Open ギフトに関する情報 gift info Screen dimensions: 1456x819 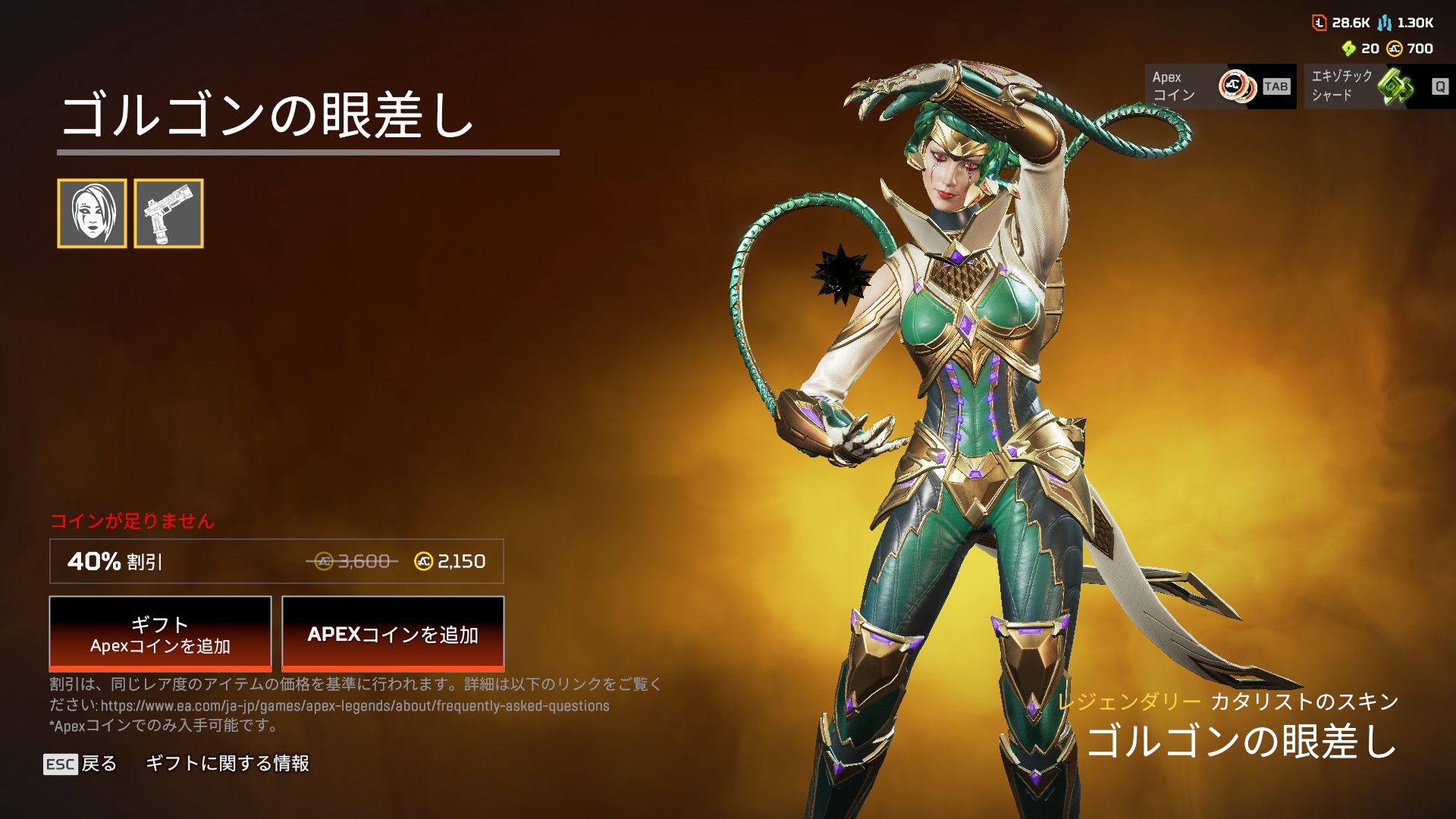[227, 764]
